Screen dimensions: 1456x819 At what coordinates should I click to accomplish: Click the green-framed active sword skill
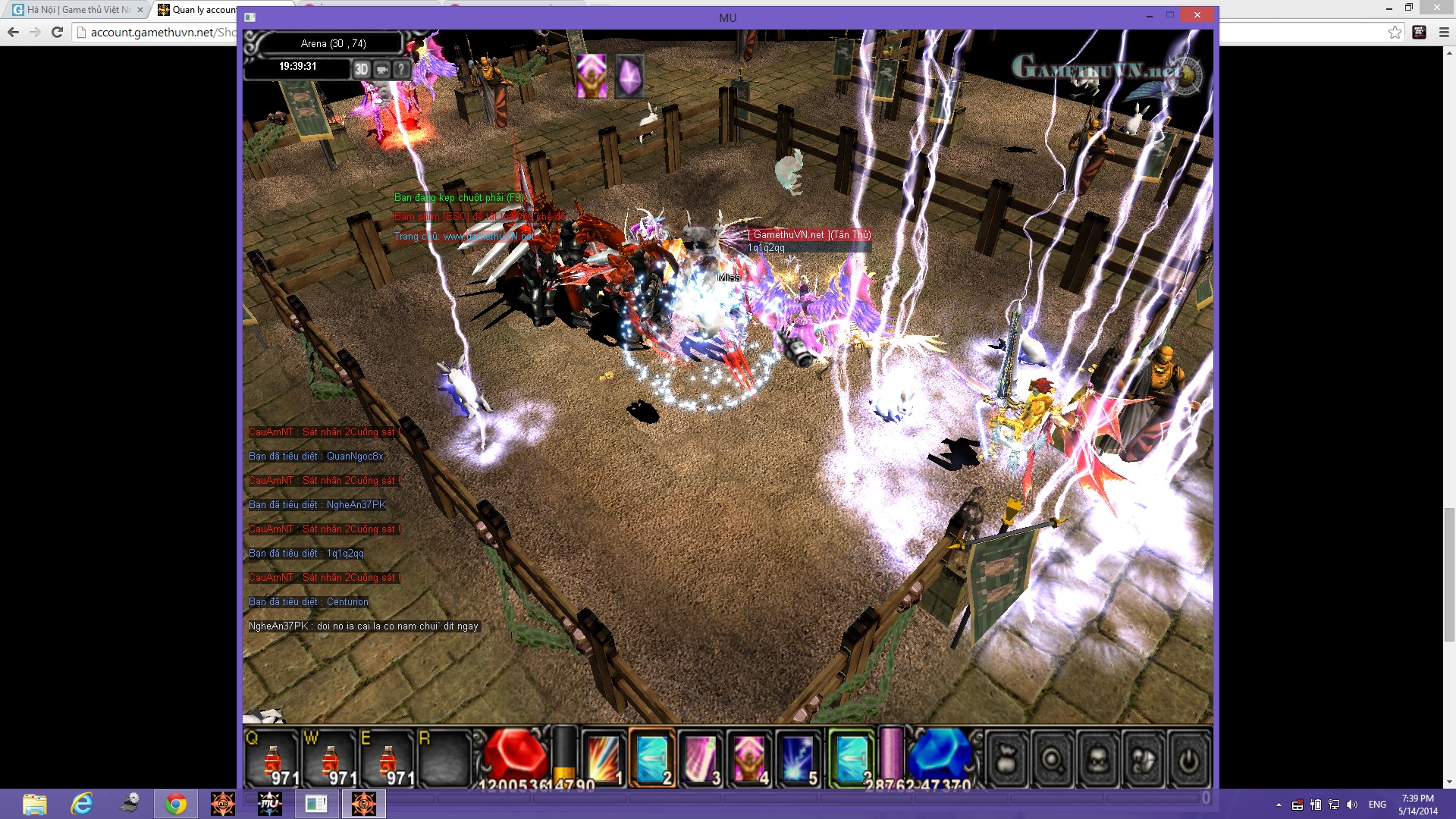[852, 758]
